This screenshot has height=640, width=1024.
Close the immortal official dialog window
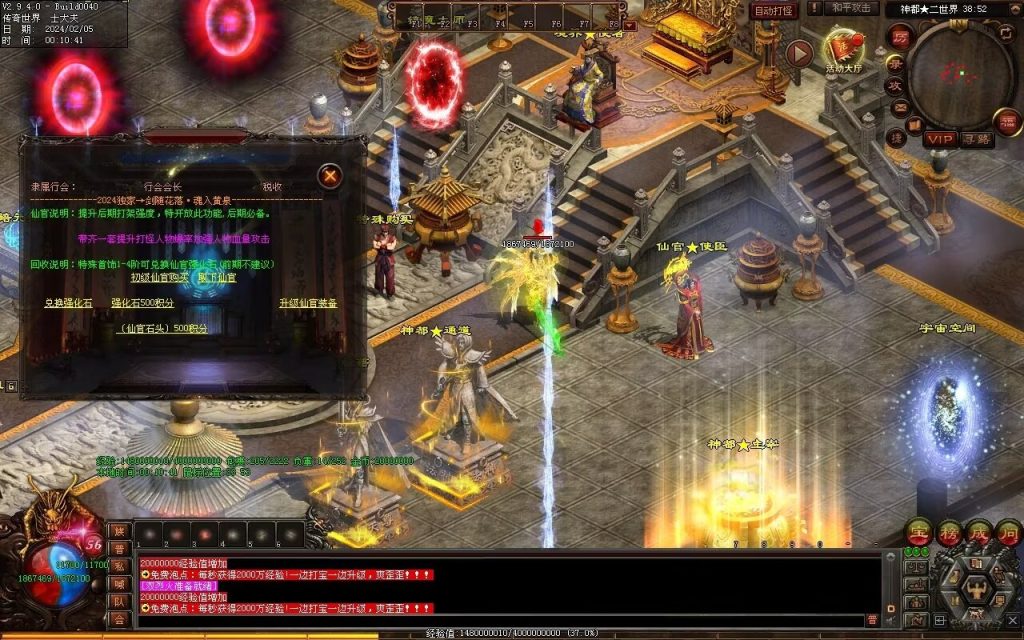330,176
